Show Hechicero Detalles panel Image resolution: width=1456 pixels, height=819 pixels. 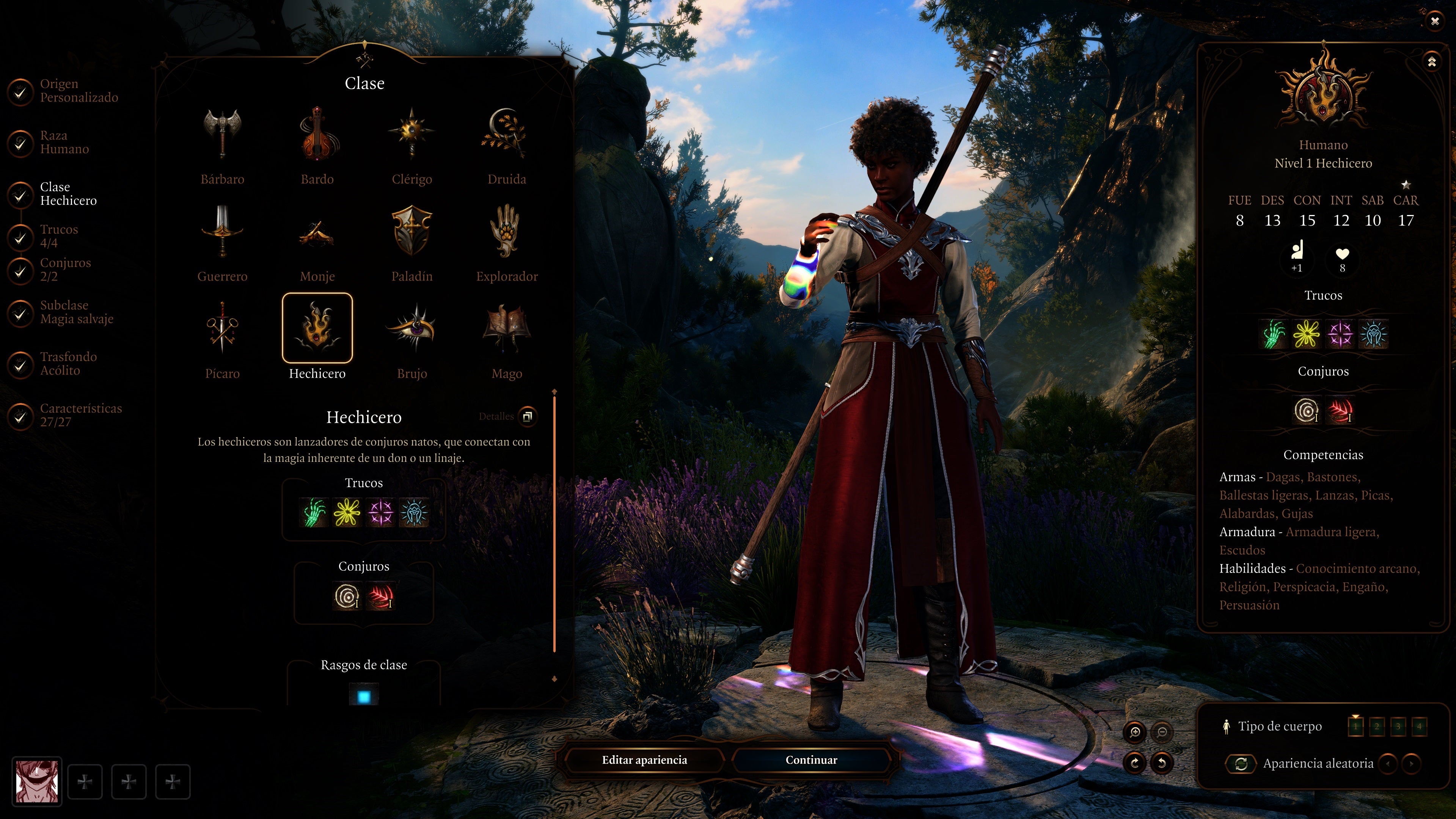527,417
